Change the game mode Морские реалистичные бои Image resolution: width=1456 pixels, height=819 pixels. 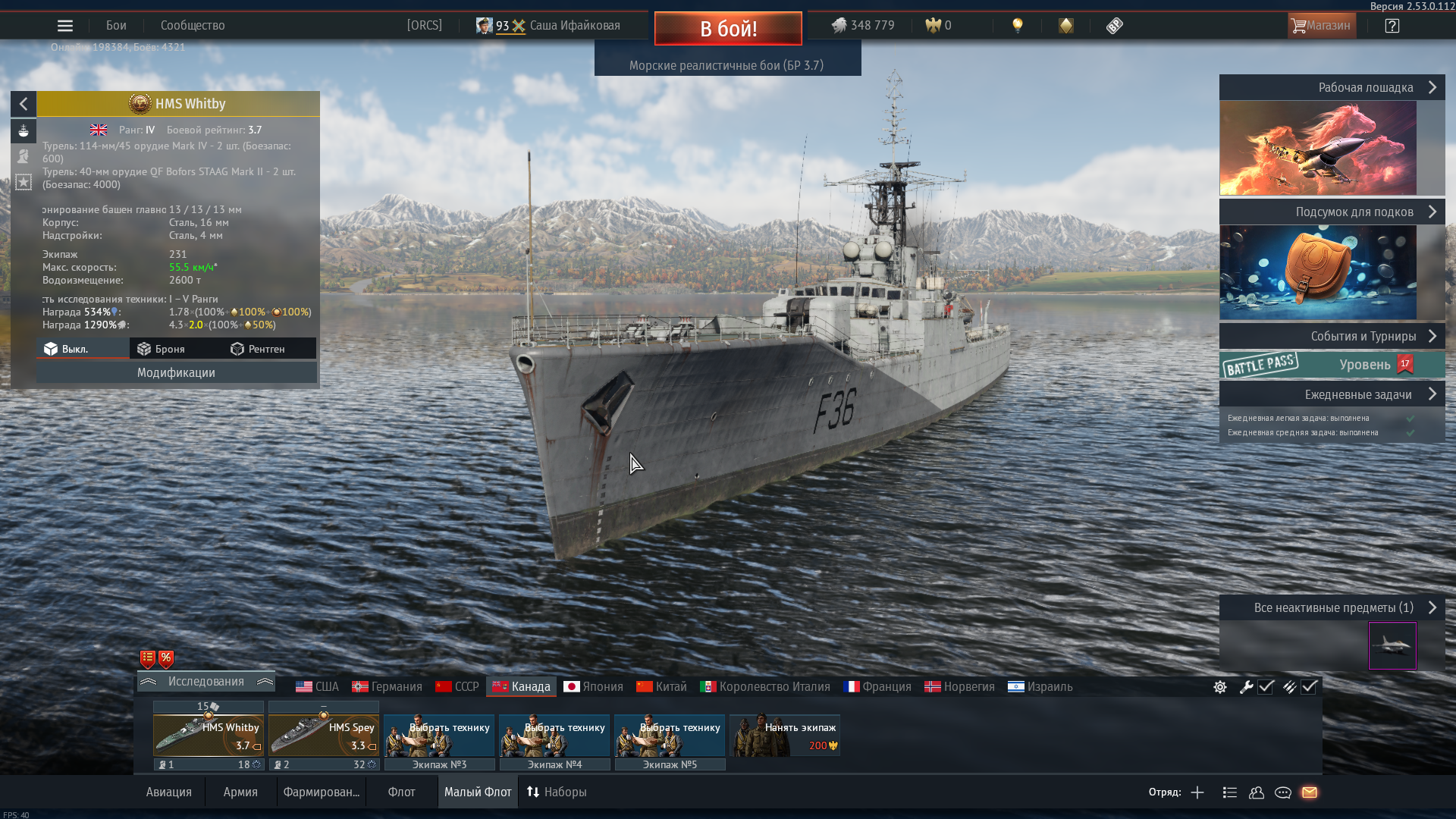pos(726,65)
